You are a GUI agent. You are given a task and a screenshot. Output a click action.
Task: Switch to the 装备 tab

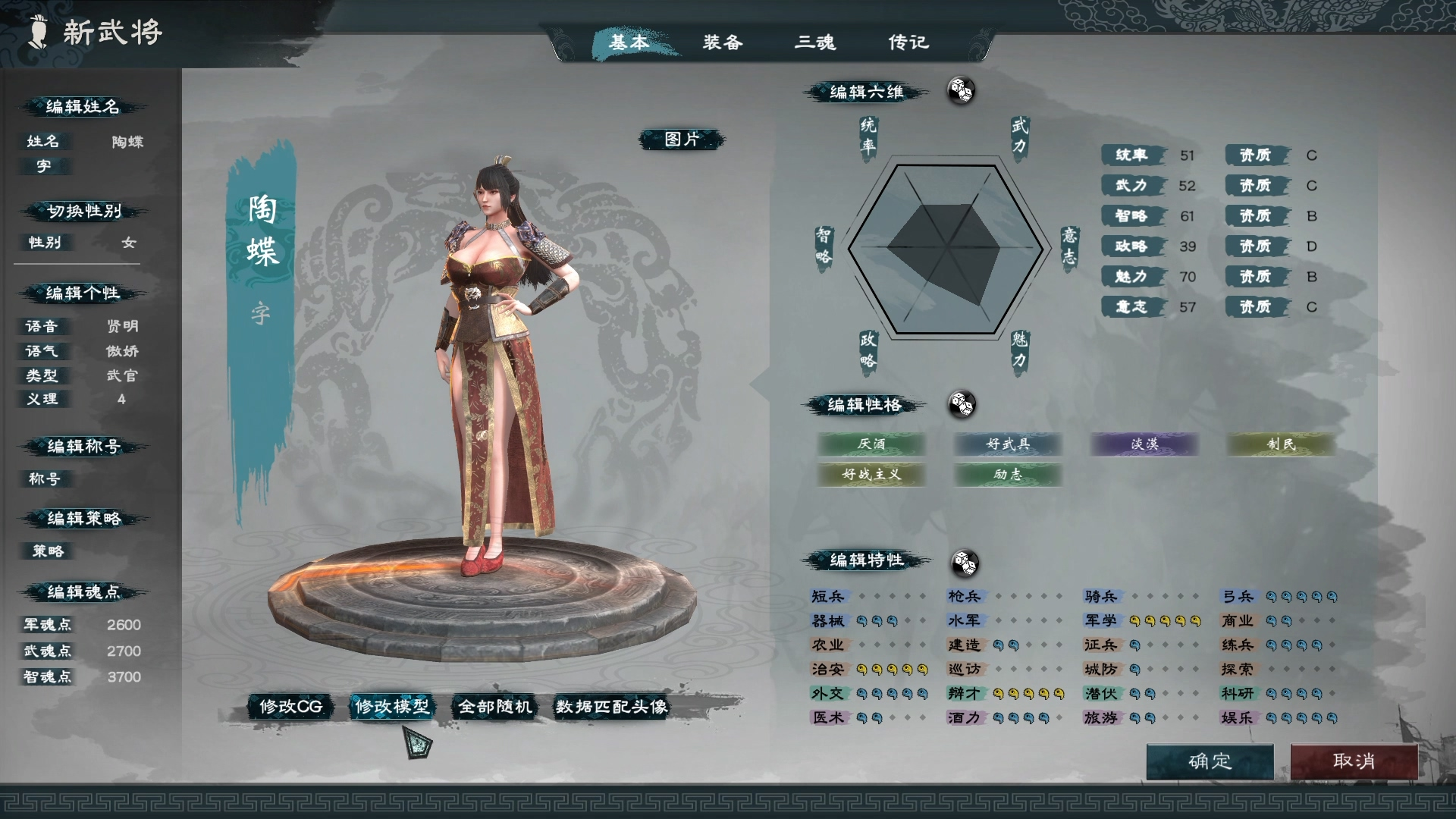(x=723, y=43)
